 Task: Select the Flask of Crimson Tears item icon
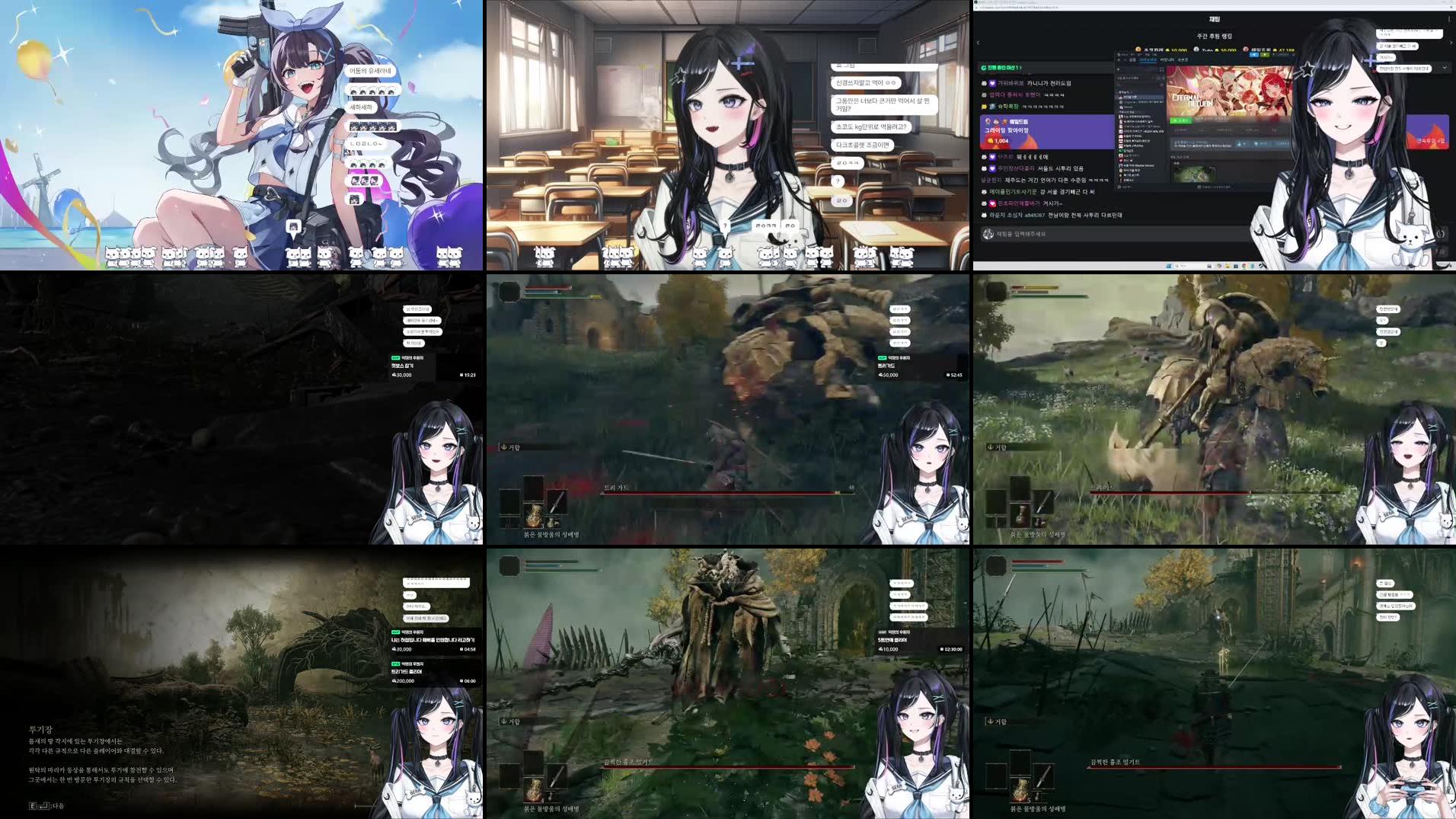(535, 516)
